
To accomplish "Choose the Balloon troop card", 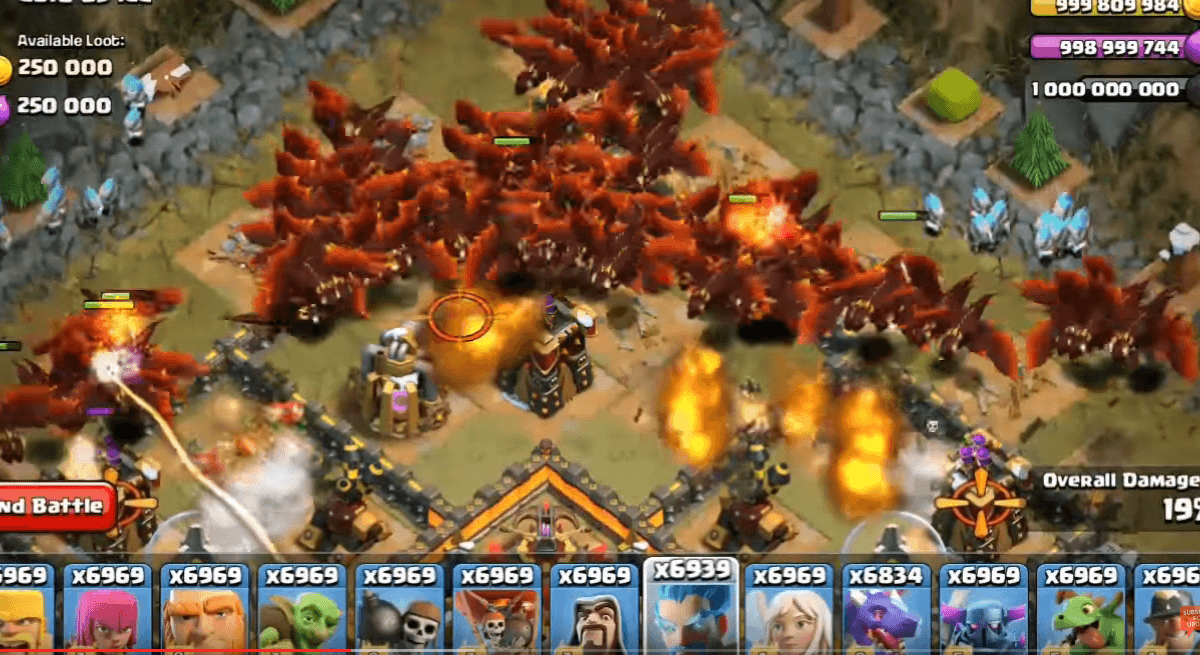I will tap(496, 610).
